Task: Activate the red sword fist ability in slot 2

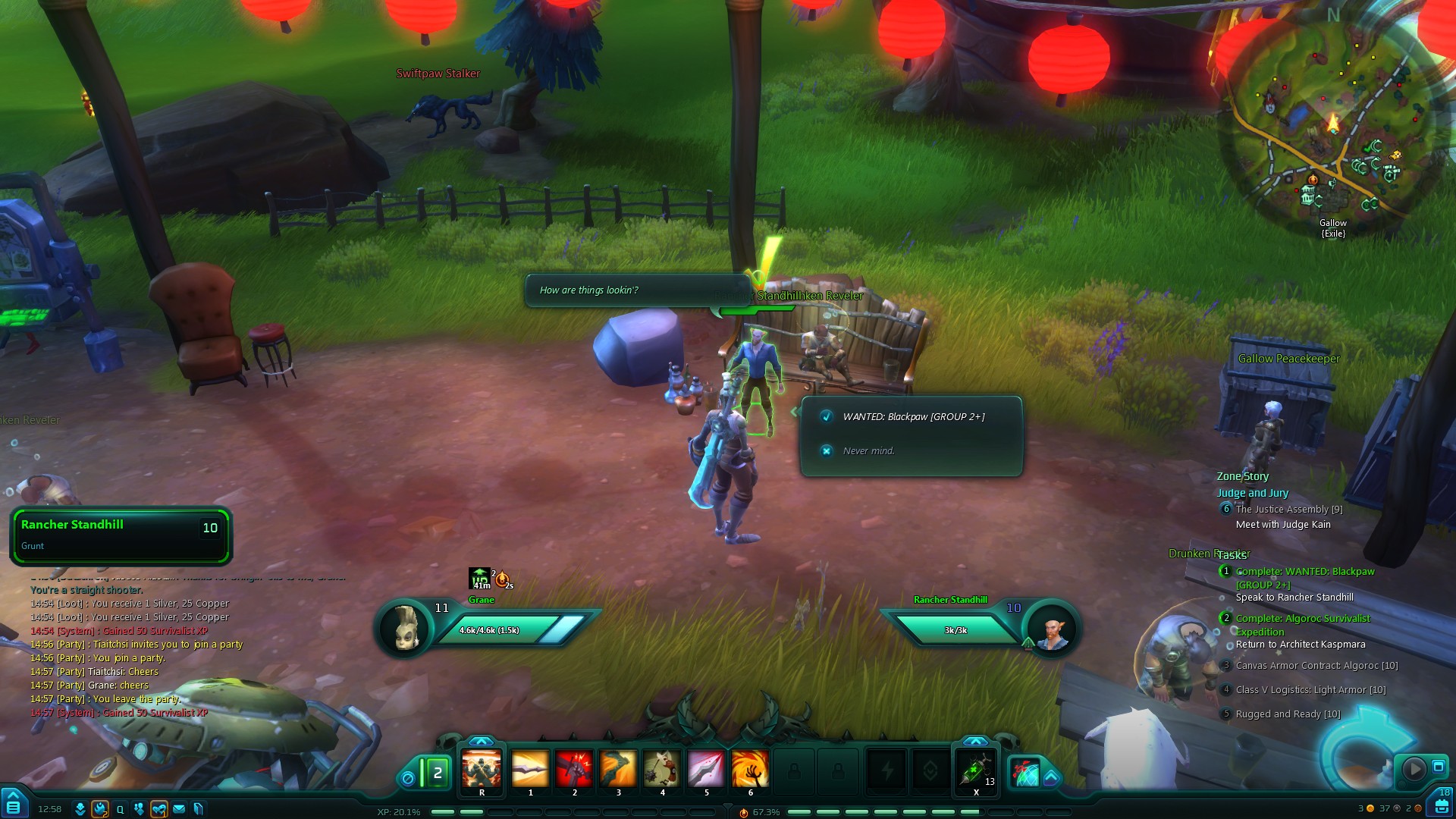Action: pos(574,770)
